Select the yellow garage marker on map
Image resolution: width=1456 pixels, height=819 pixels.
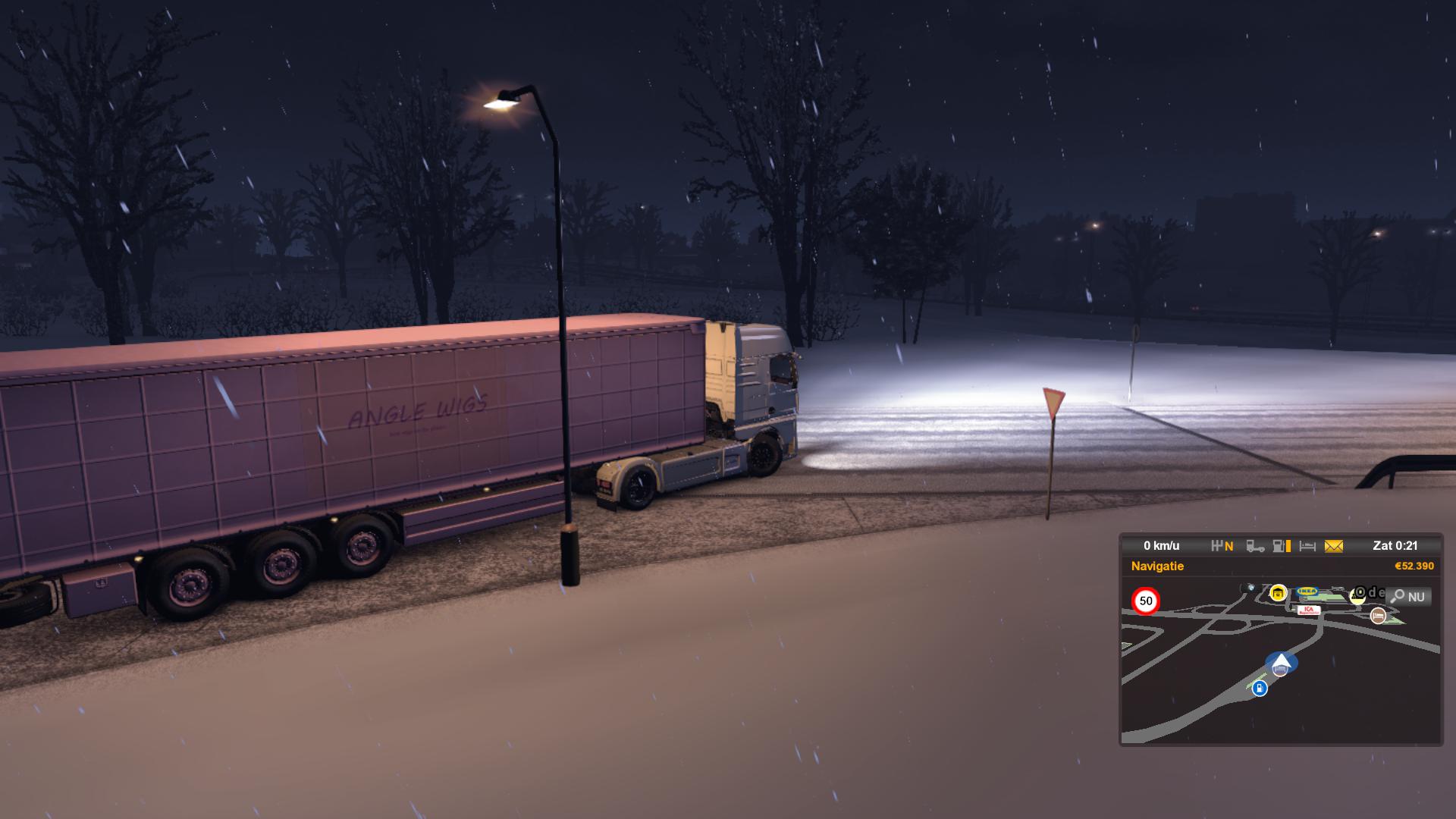point(1279,593)
